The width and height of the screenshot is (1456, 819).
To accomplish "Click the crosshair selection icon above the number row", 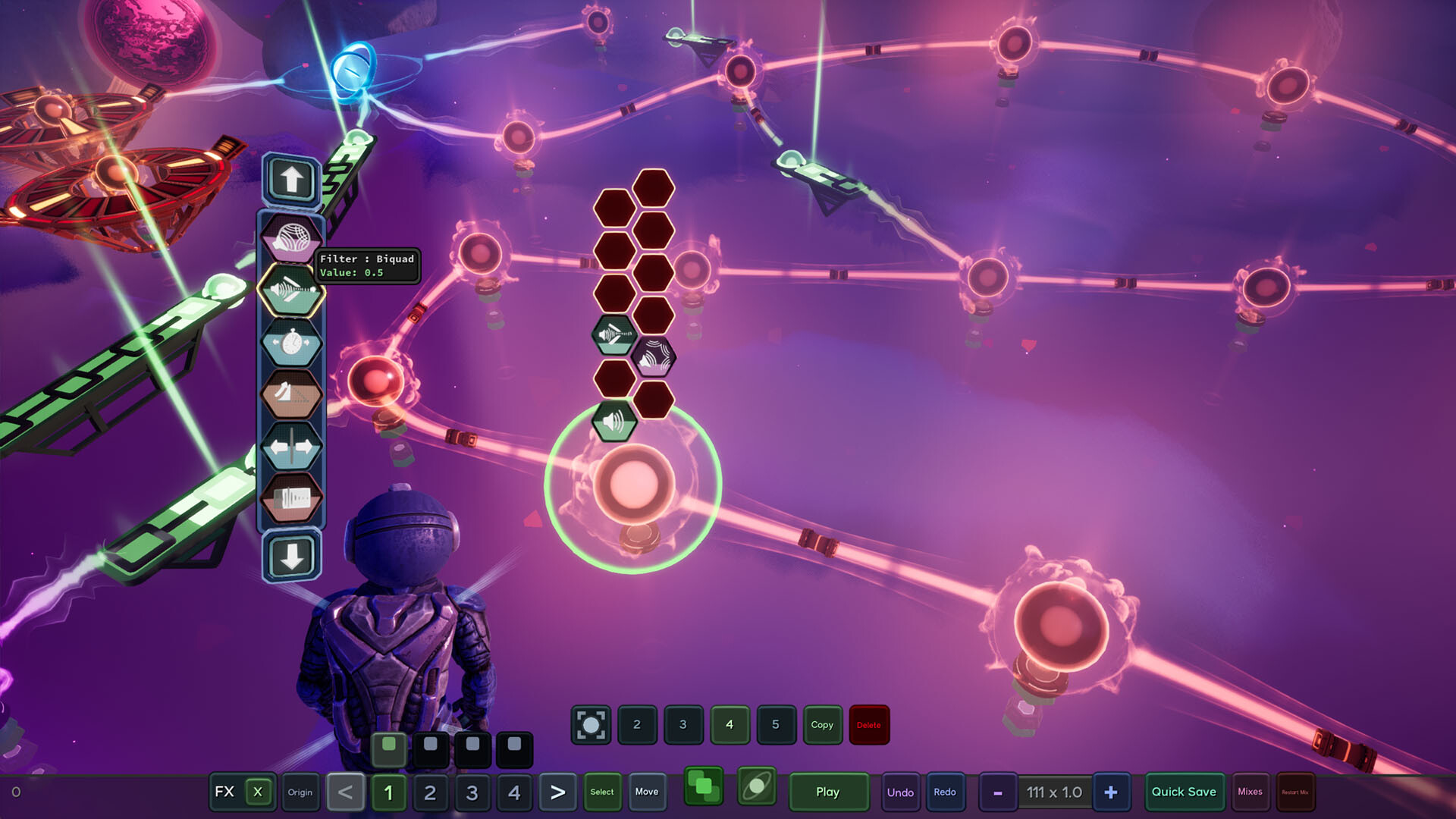I will pos(590,725).
